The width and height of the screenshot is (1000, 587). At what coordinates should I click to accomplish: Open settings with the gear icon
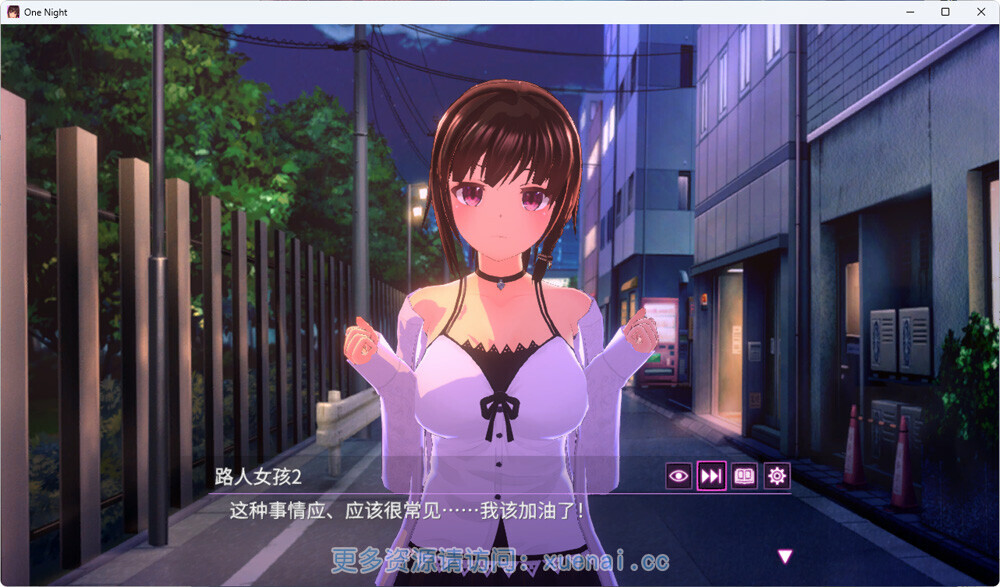[777, 476]
